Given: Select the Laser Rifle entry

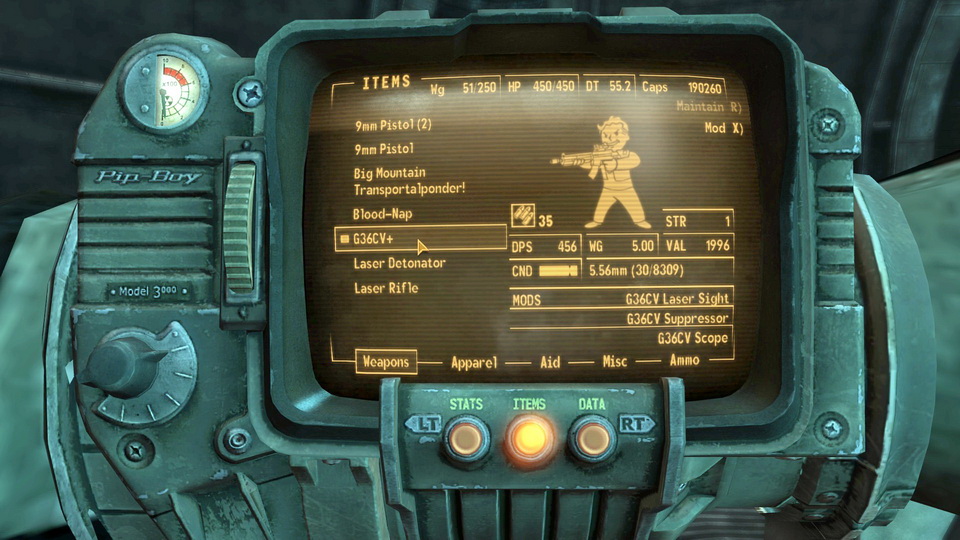Looking at the screenshot, I should [385, 288].
